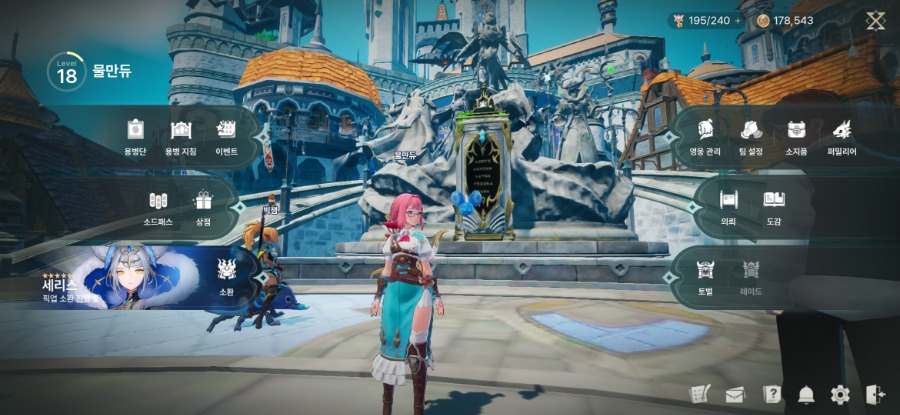Image resolution: width=900 pixels, height=415 pixels.
Task: Open the 소지품 inventory chest
Action: [x=797, y=135]
